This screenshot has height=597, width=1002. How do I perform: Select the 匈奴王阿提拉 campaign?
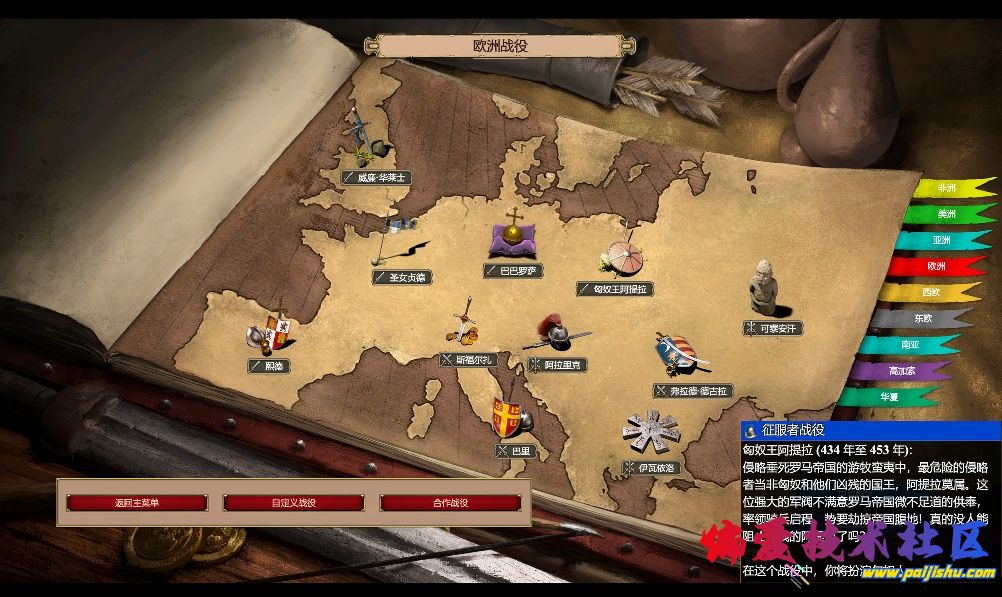tap(616, 289)
